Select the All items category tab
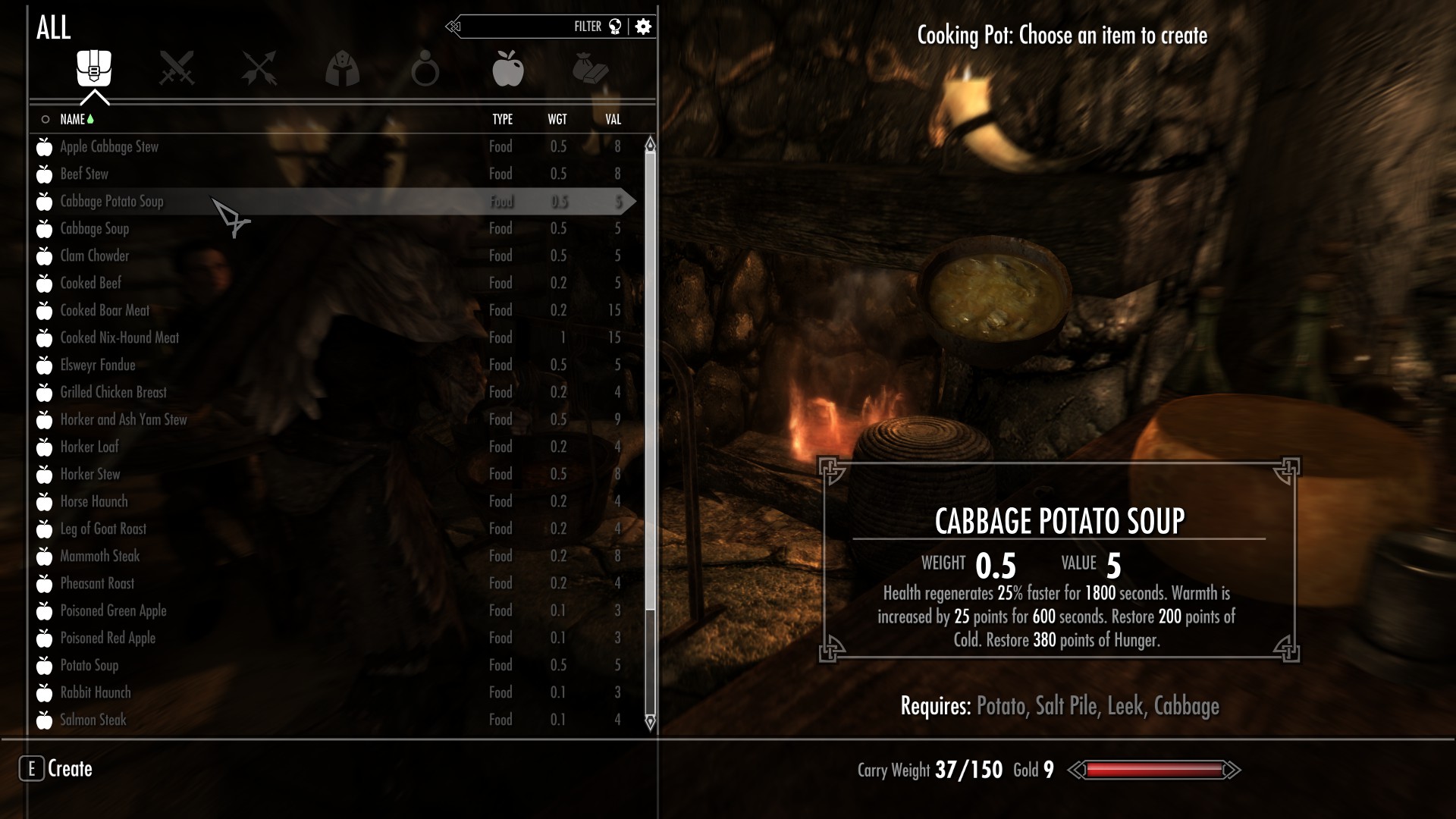Image resolution: width=1456 pixels, height=819 pixels. point(94,69)
